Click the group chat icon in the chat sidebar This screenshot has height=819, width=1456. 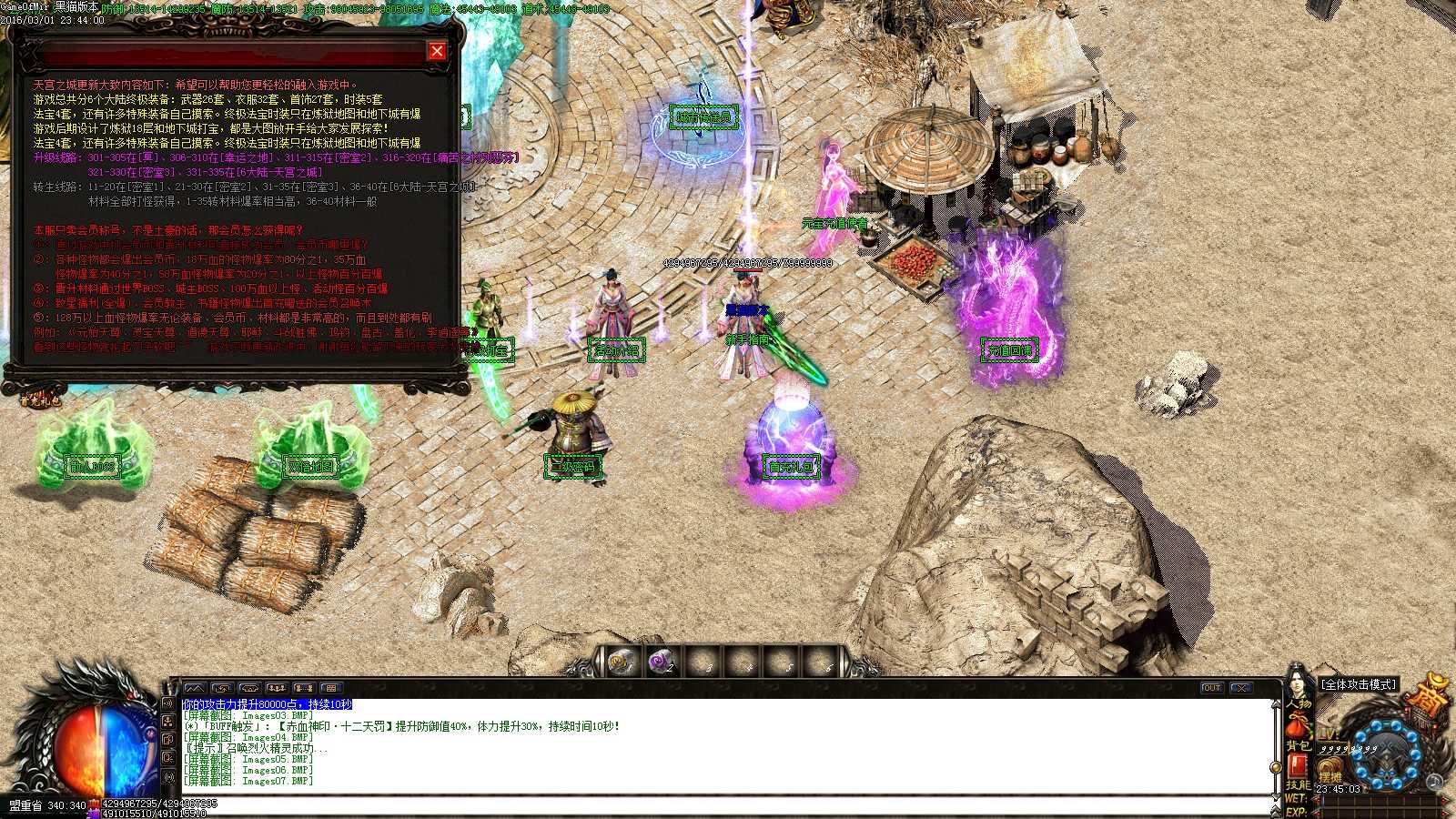click(x=169, y=722)
